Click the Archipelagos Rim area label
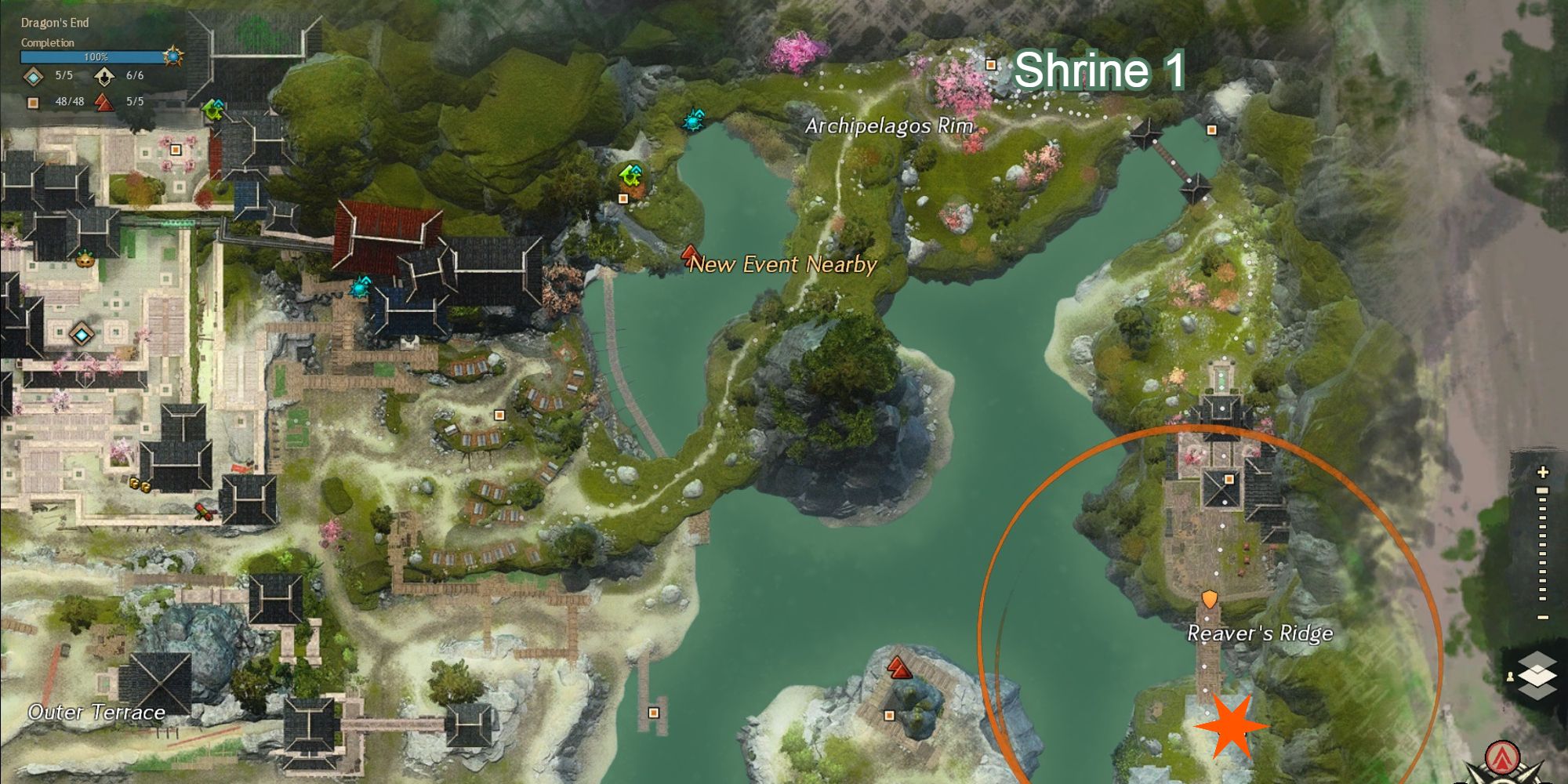 [887, 125]
